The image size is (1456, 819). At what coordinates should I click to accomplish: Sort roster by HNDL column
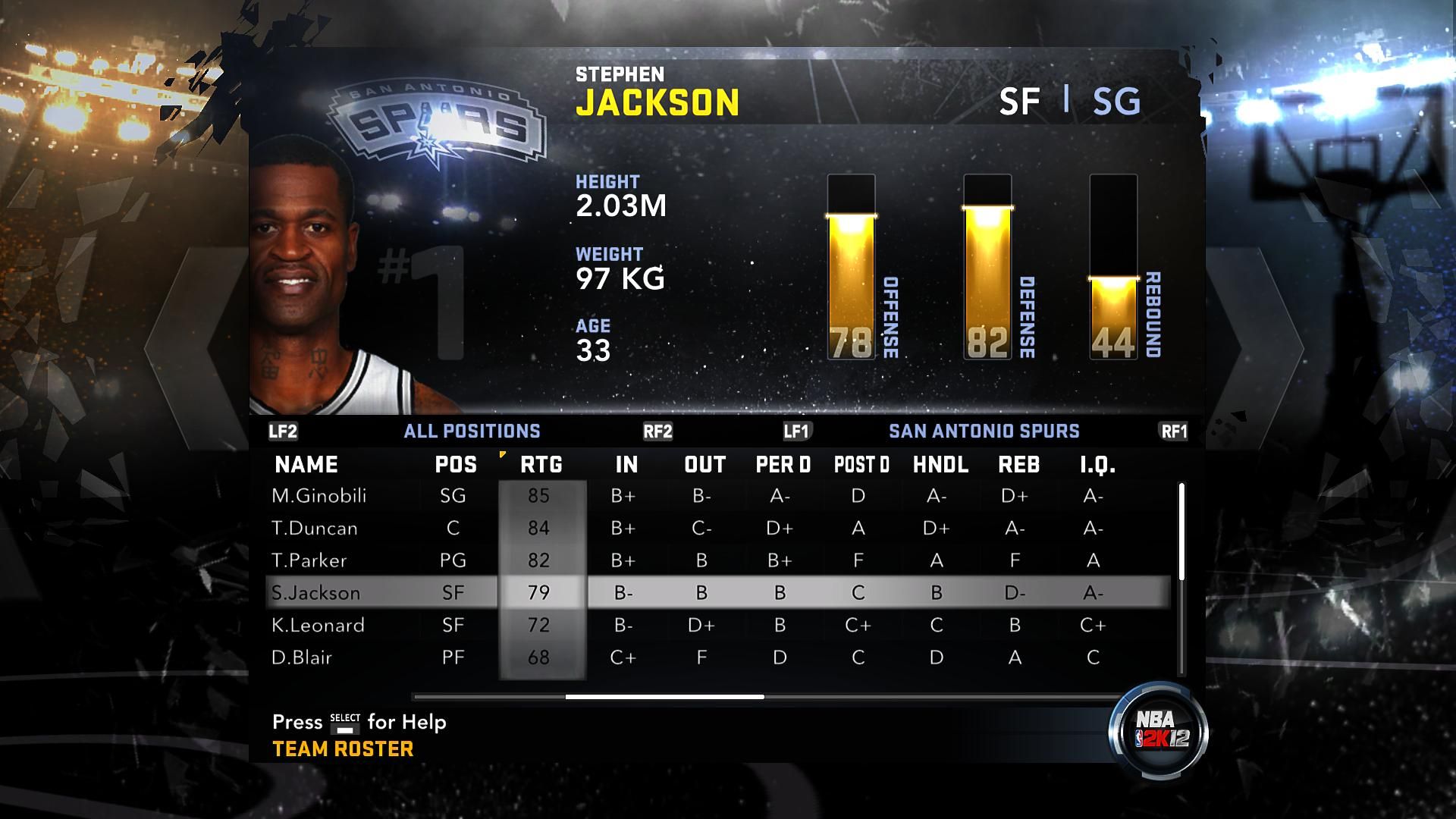940,465
